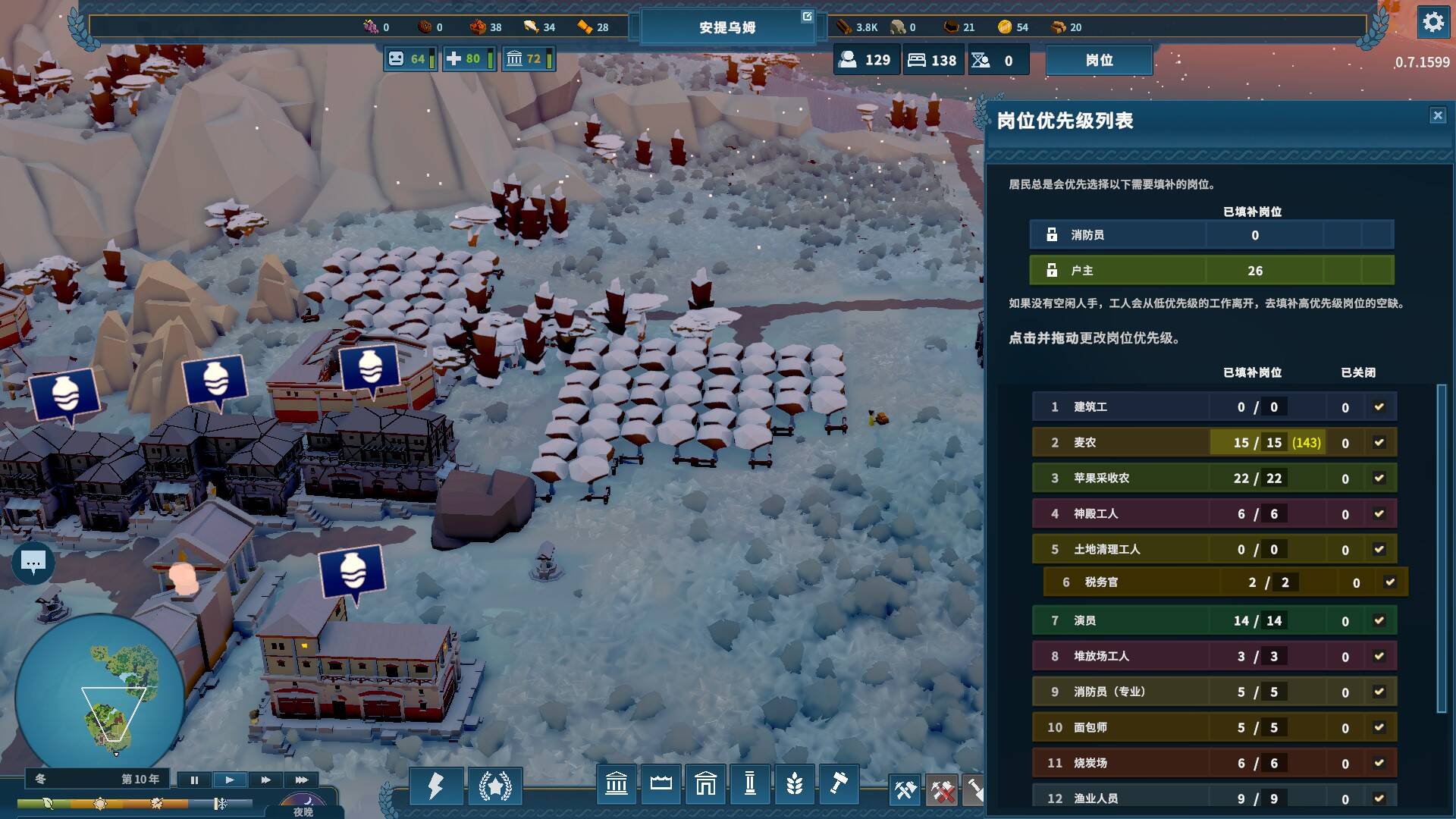Open the 安提乌姆 city name panel

726,27
